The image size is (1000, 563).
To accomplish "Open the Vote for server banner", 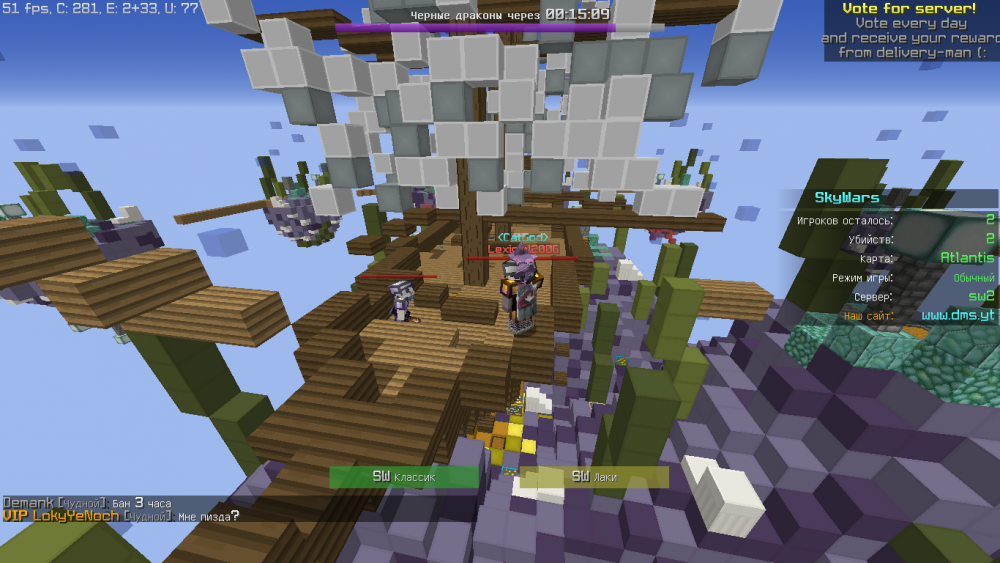I will (x=909, y=30).
